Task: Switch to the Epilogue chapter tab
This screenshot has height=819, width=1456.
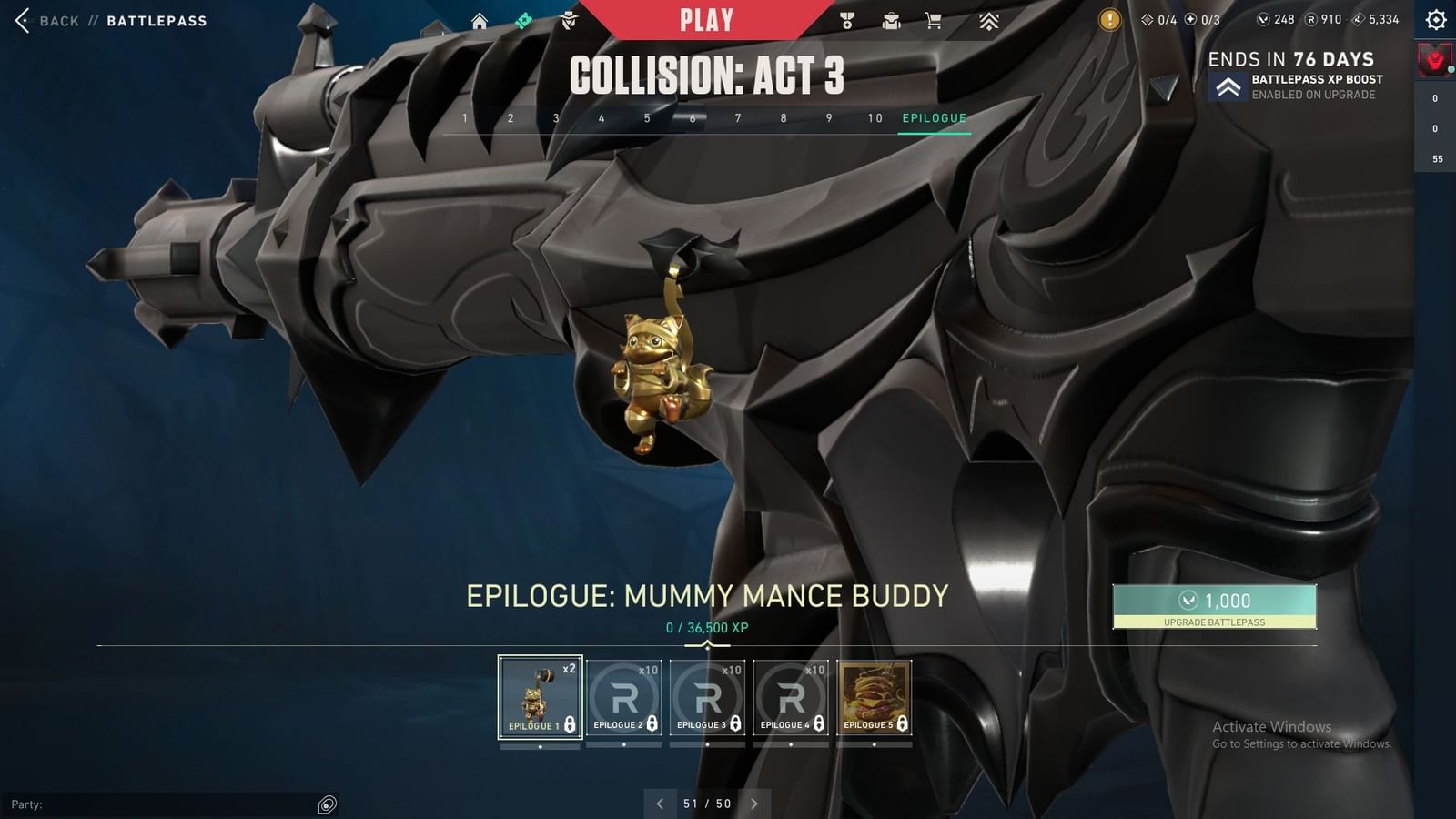Action: 934,117
